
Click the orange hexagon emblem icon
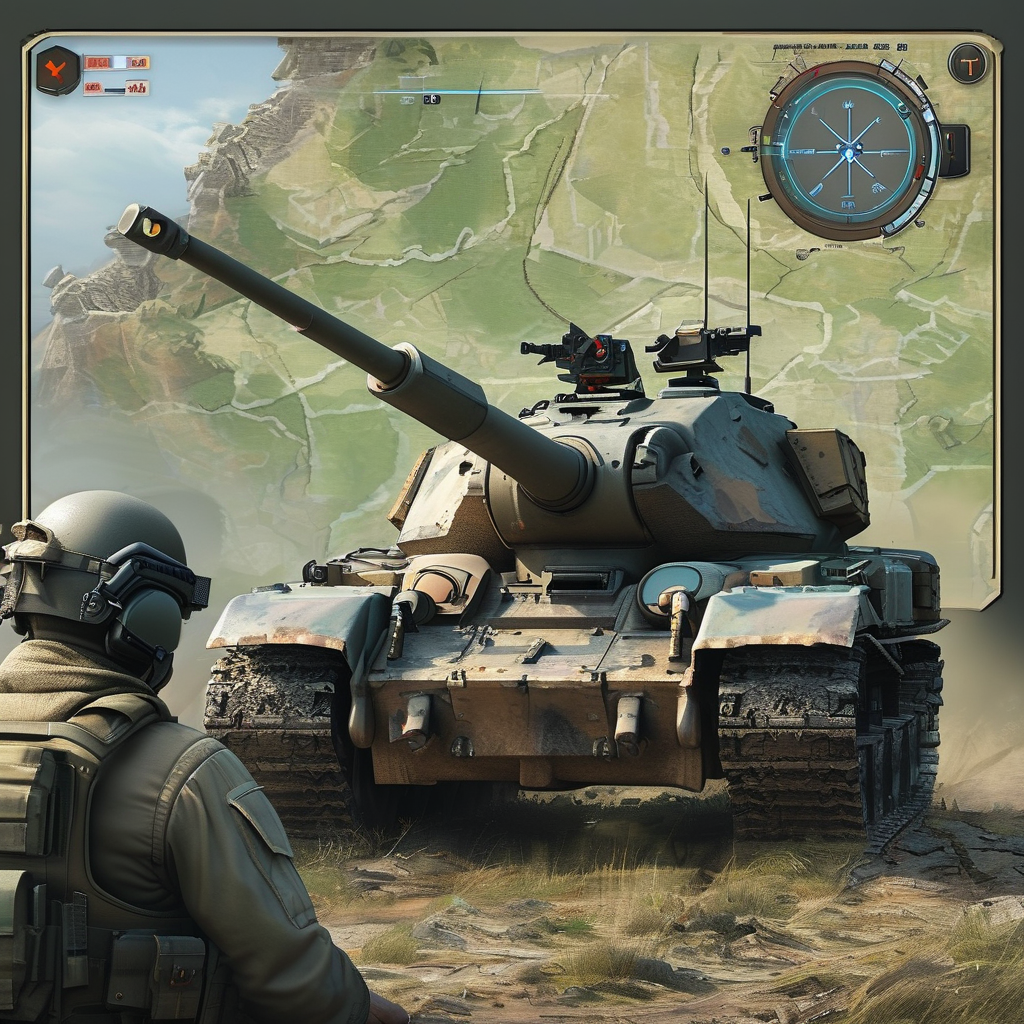click(57, 70)
